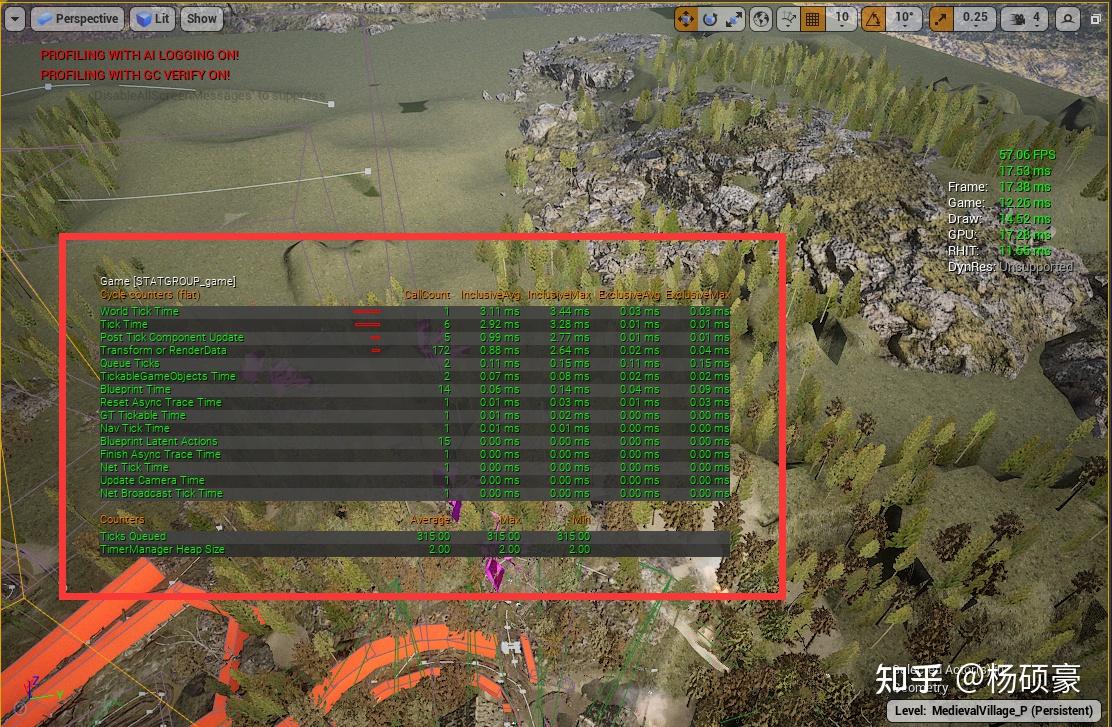The height and width of the screenshot is (727, 1112).
Task: Toggle grid snapping icon
Action: point(812,18)
